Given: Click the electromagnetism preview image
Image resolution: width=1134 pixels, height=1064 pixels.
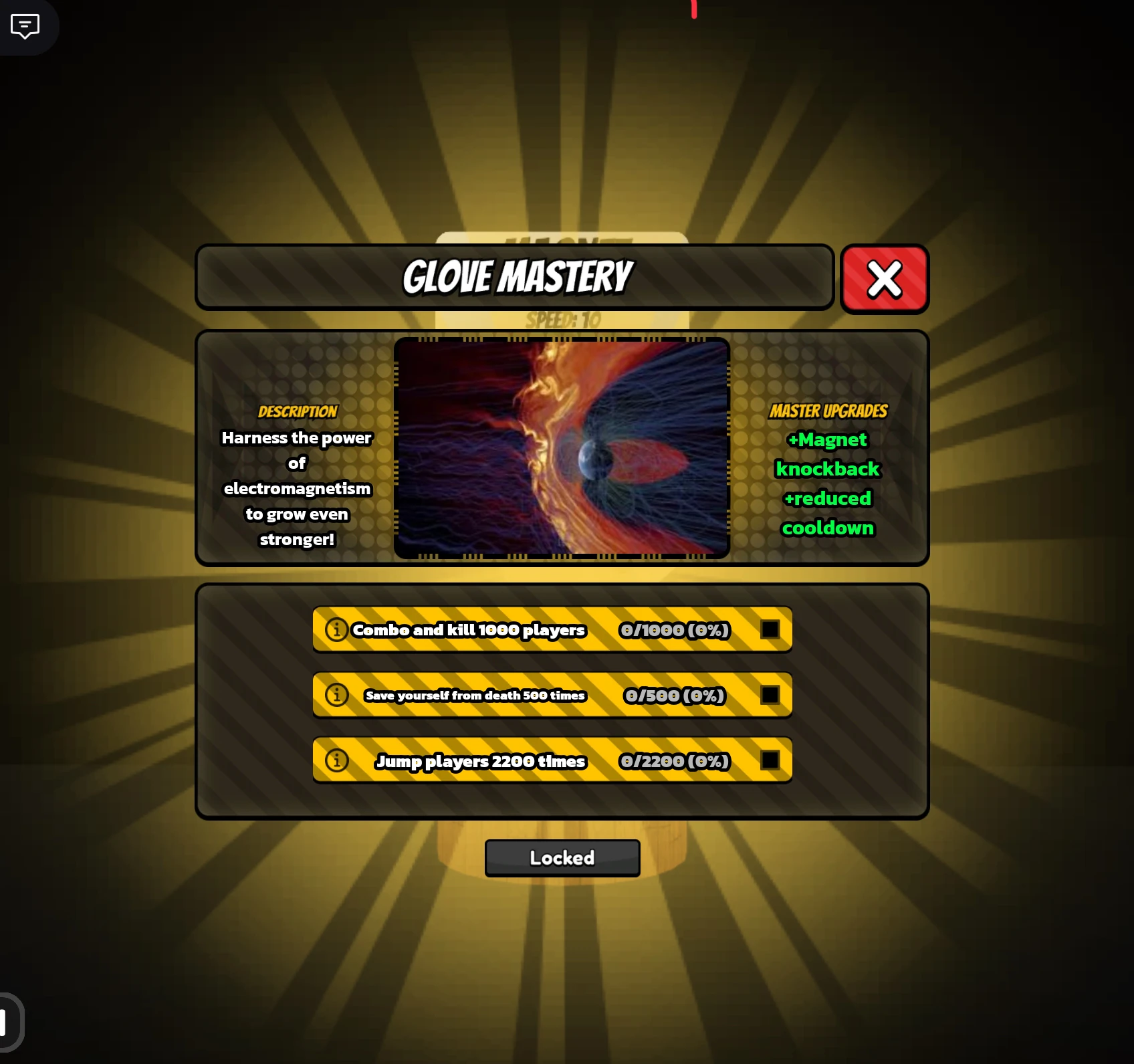Looking at the screenshot, I should point(562,447).
